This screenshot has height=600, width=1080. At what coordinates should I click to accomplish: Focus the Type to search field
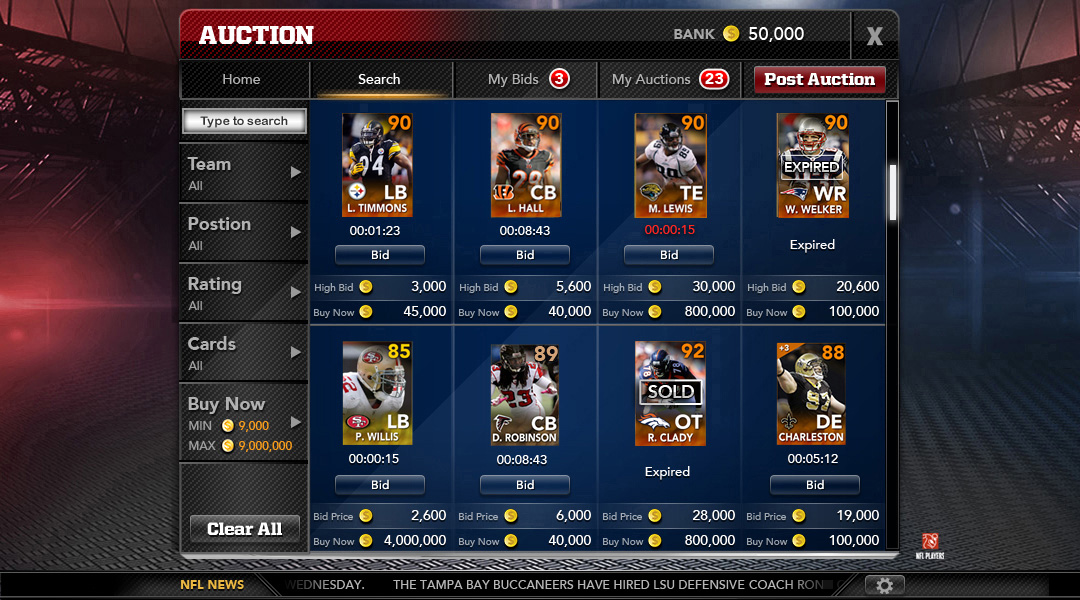244,121
